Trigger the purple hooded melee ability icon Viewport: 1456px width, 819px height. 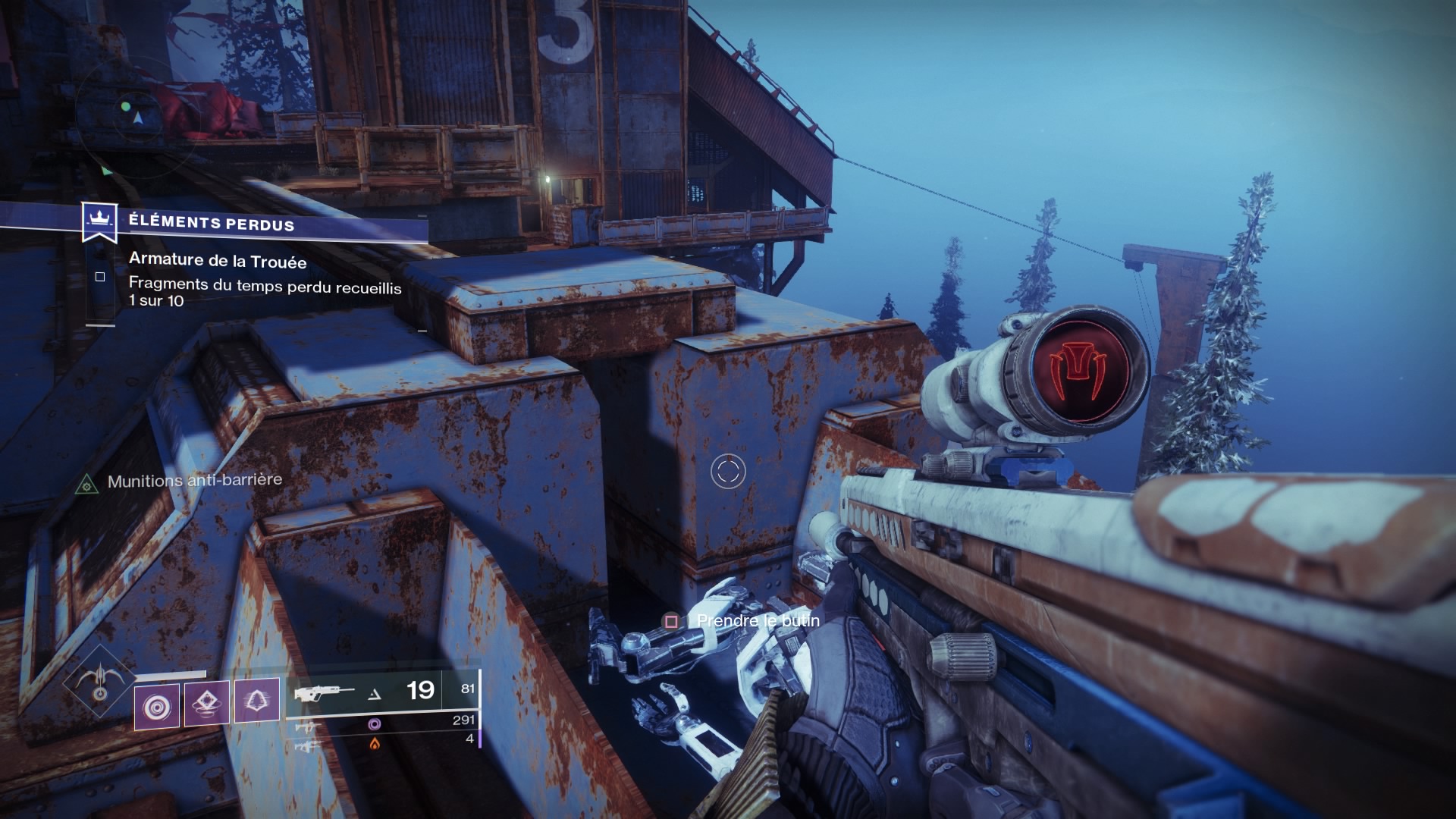click(x=256, y=700)
